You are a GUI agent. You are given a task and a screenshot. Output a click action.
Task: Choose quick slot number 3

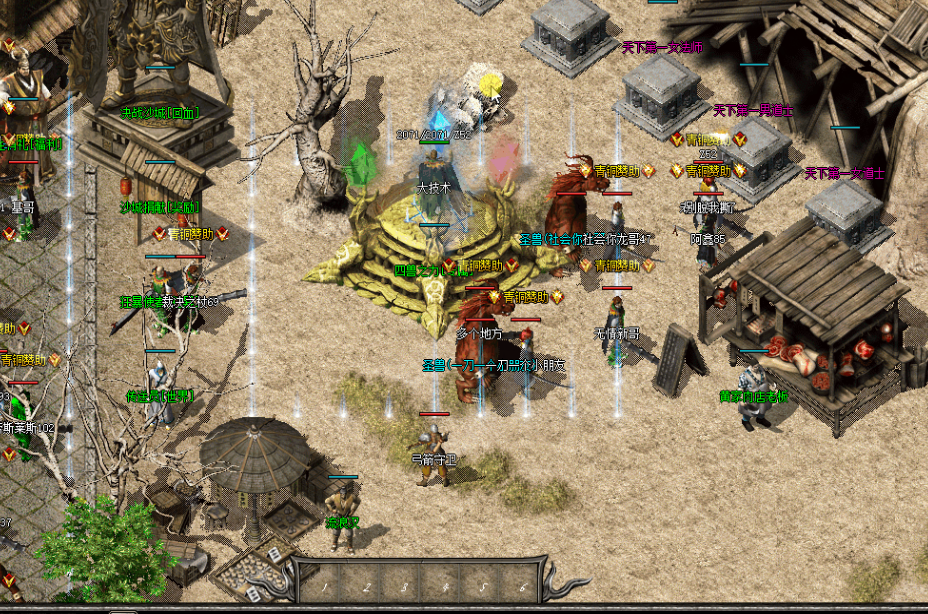(x=404, y=583)
